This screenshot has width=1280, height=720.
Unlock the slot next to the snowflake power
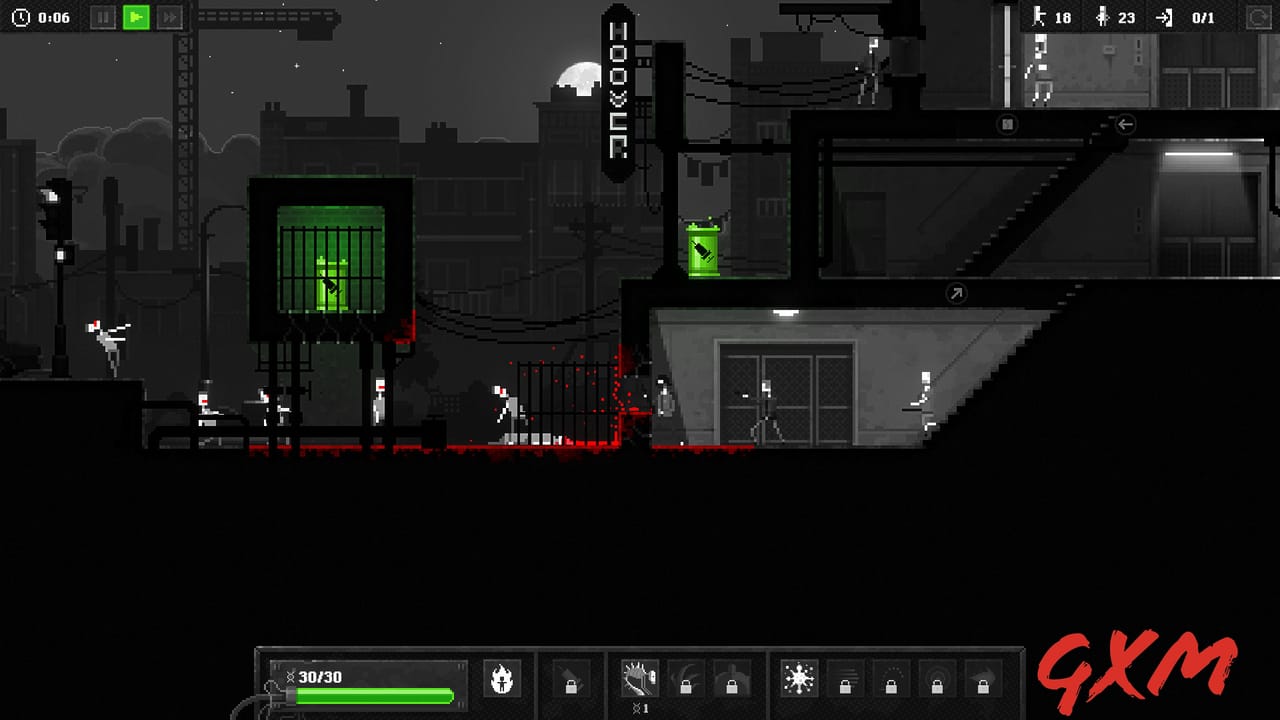[847, 685]
